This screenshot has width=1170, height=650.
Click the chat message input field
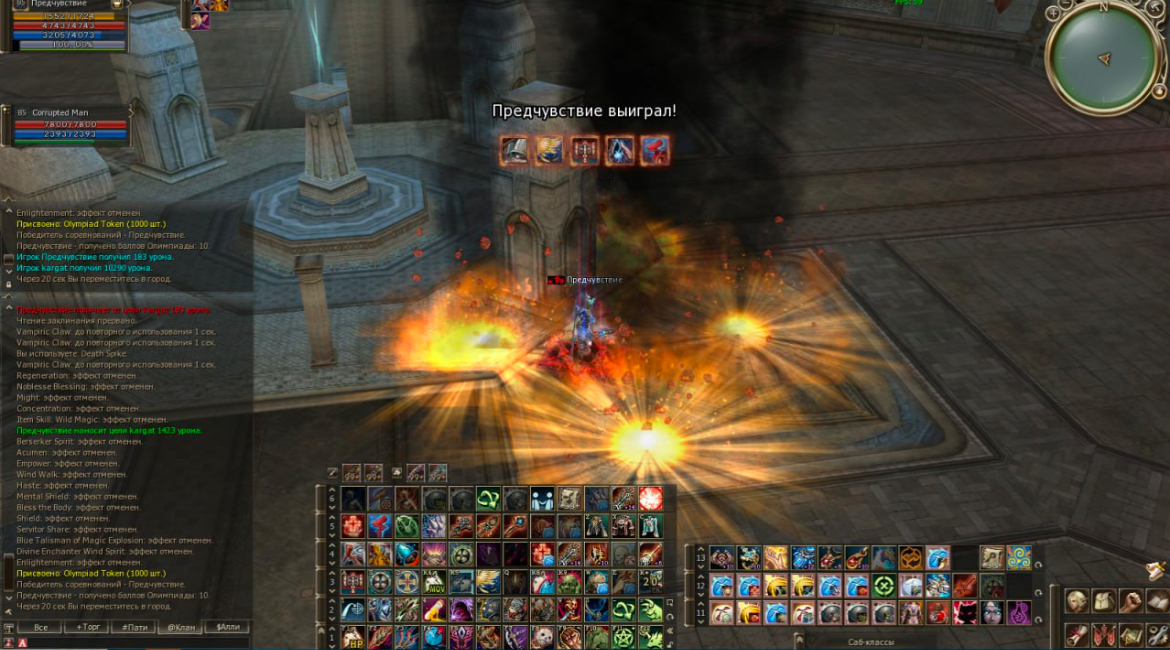coord(130,642)
